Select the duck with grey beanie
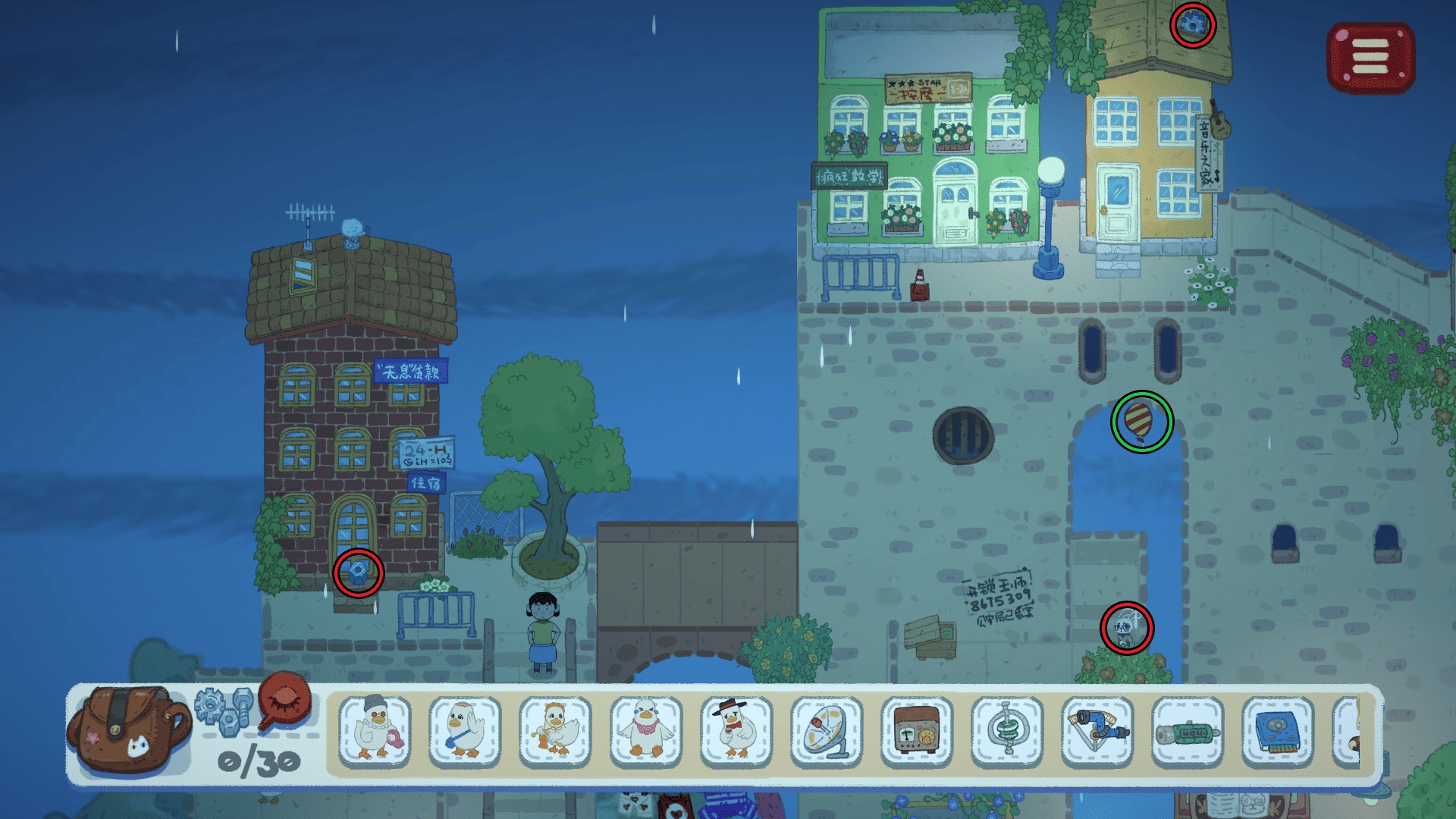 coord(375,730)
